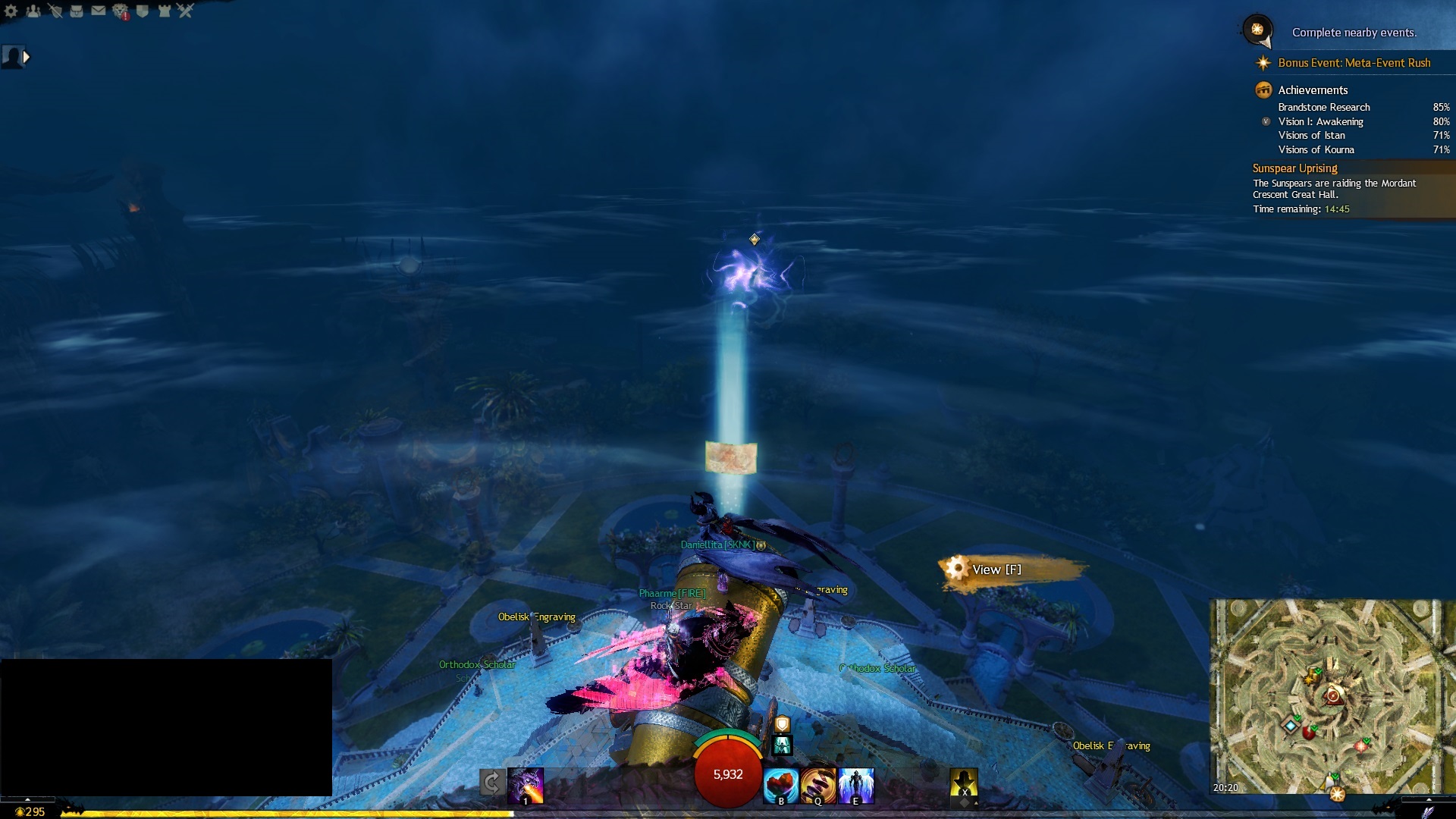This screenshot has width=1456, height=819.
Task: Use the winged figure skill bound to E
Action: click(856, 786)
